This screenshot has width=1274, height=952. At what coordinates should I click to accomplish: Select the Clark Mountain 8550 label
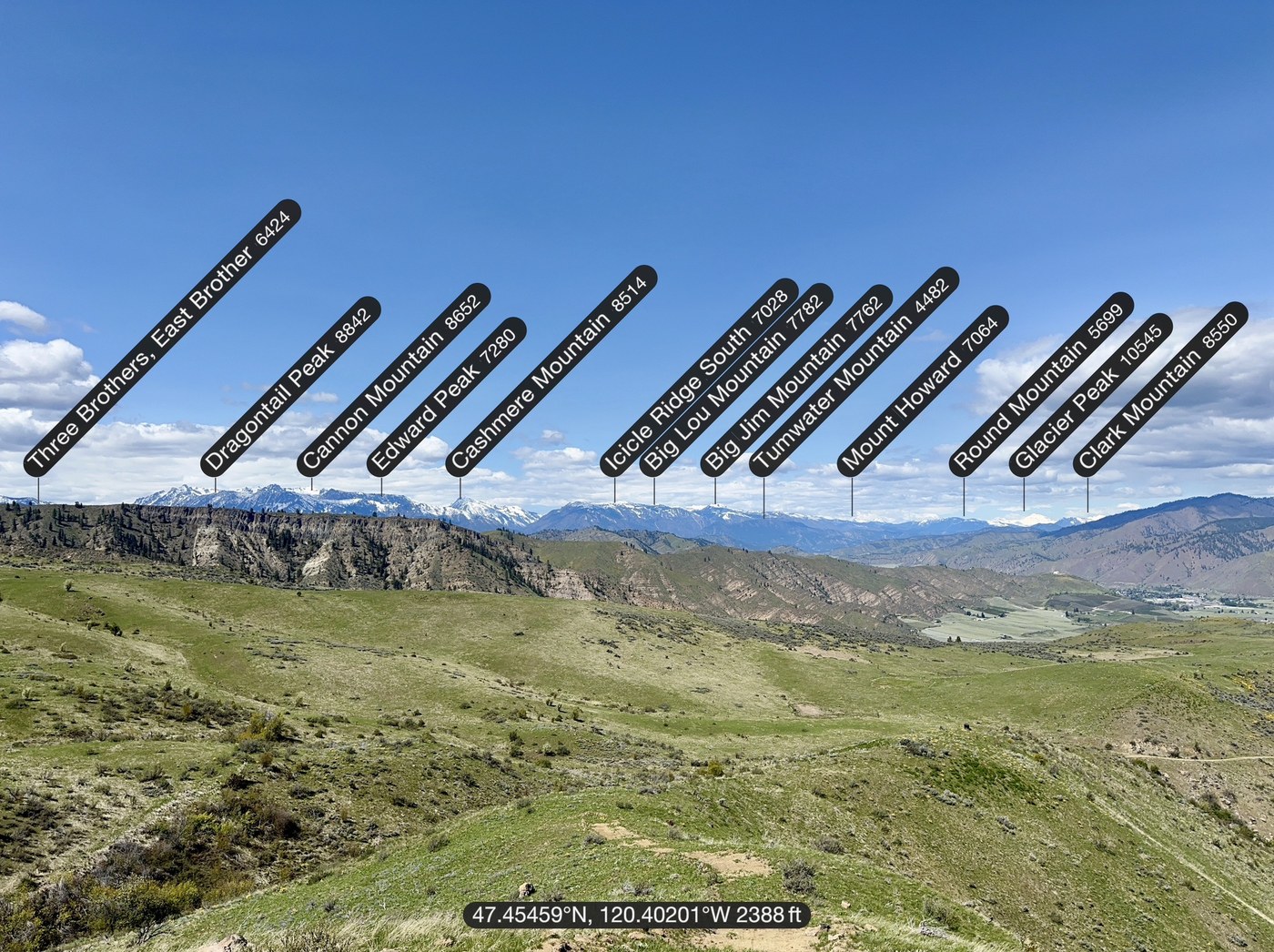pos(1159,389)
